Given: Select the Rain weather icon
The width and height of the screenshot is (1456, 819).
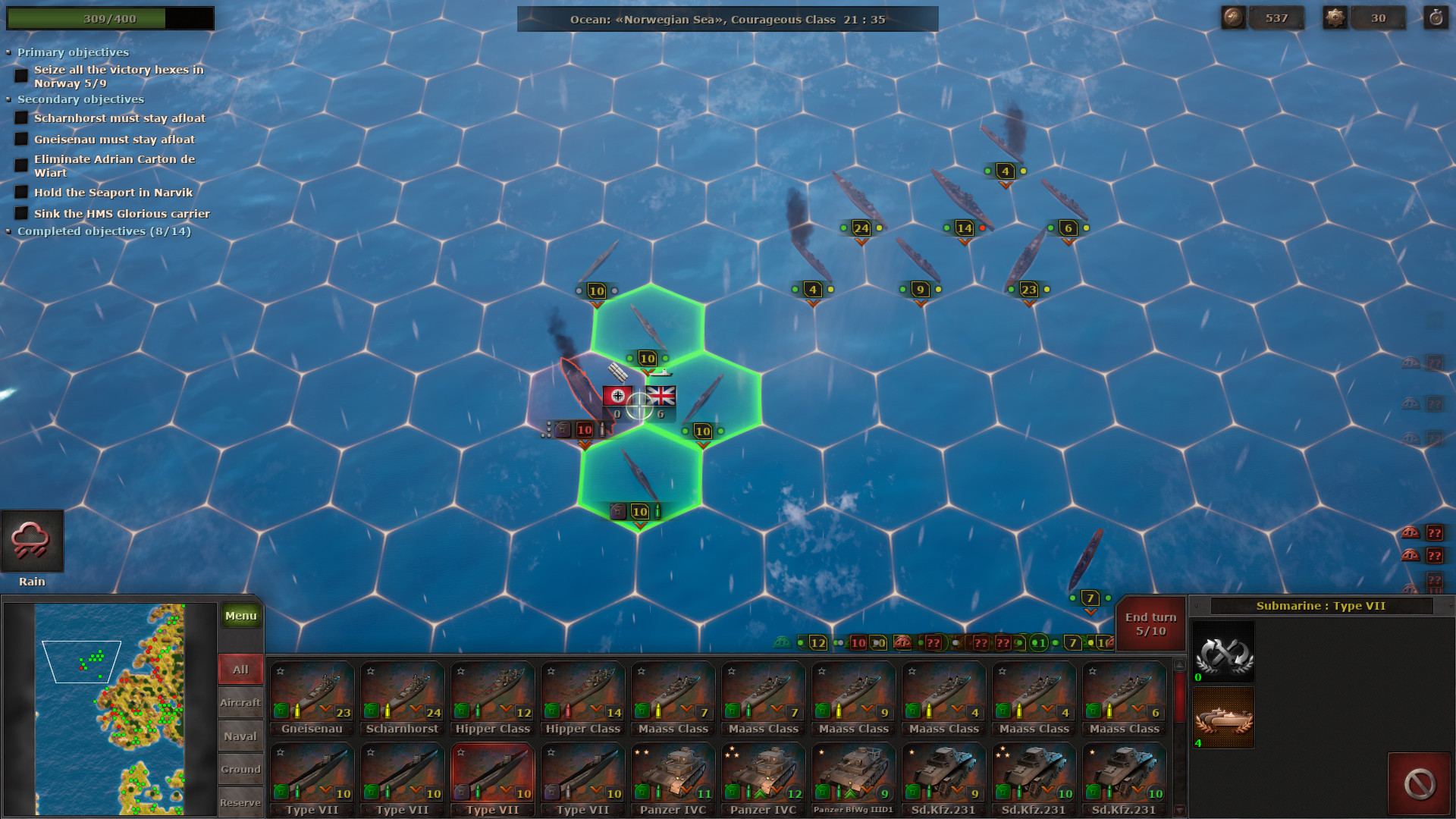Looking at the screenshot, I should point(33,540).
